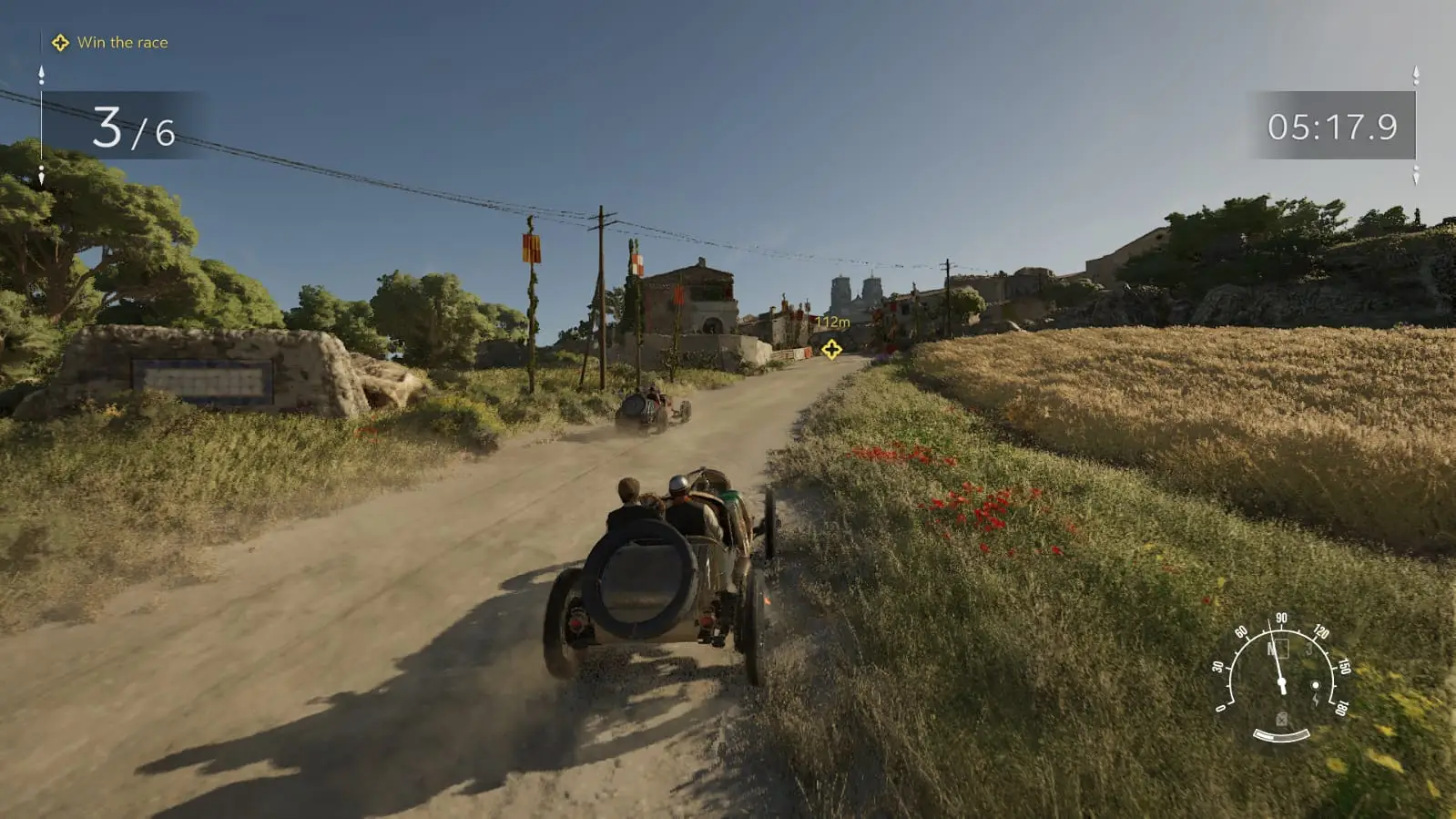Click the yellow checkpoint waypoint marker

[x=831, y=349]
